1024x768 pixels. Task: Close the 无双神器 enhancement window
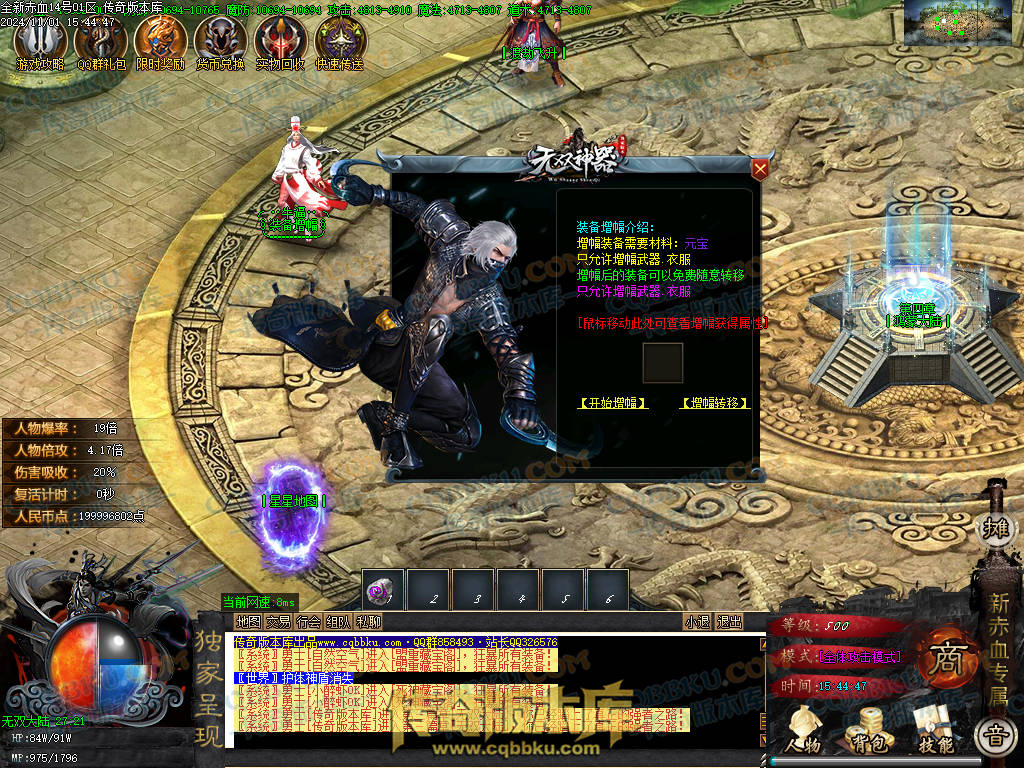tap(760, 169)
